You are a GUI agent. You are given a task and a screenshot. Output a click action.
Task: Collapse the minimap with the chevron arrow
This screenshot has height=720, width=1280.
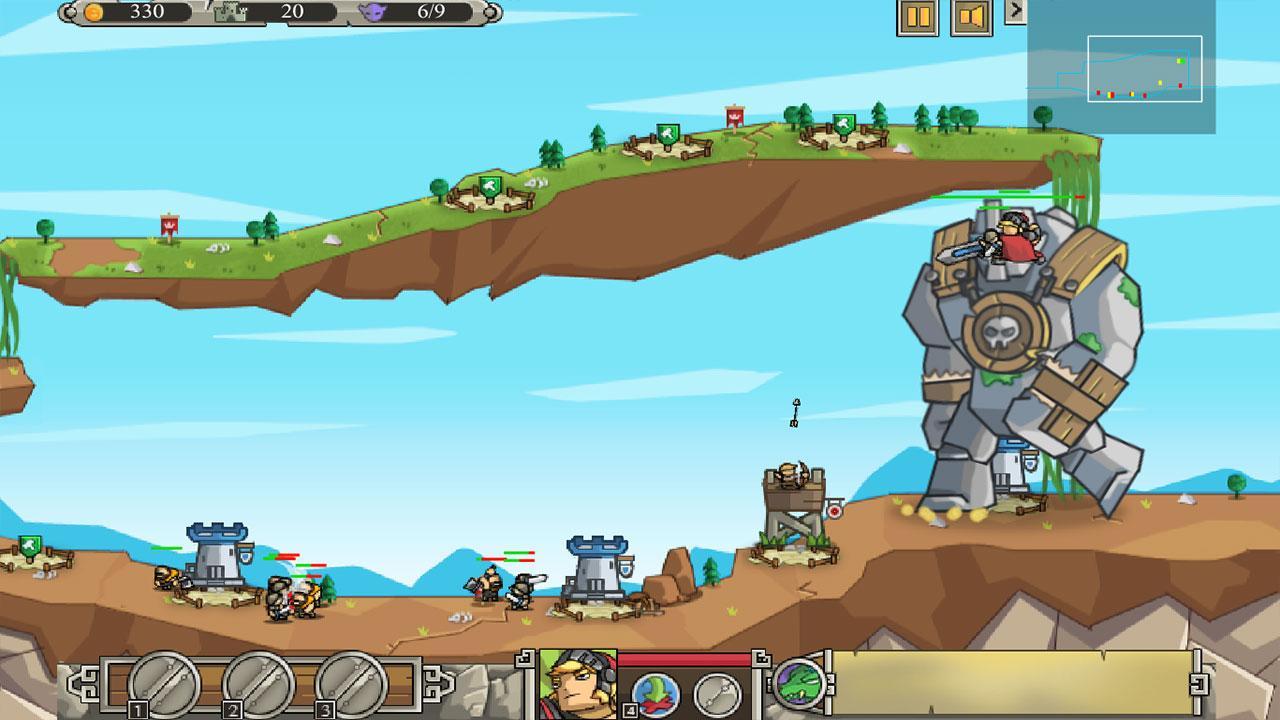[x=1017, y=10]
